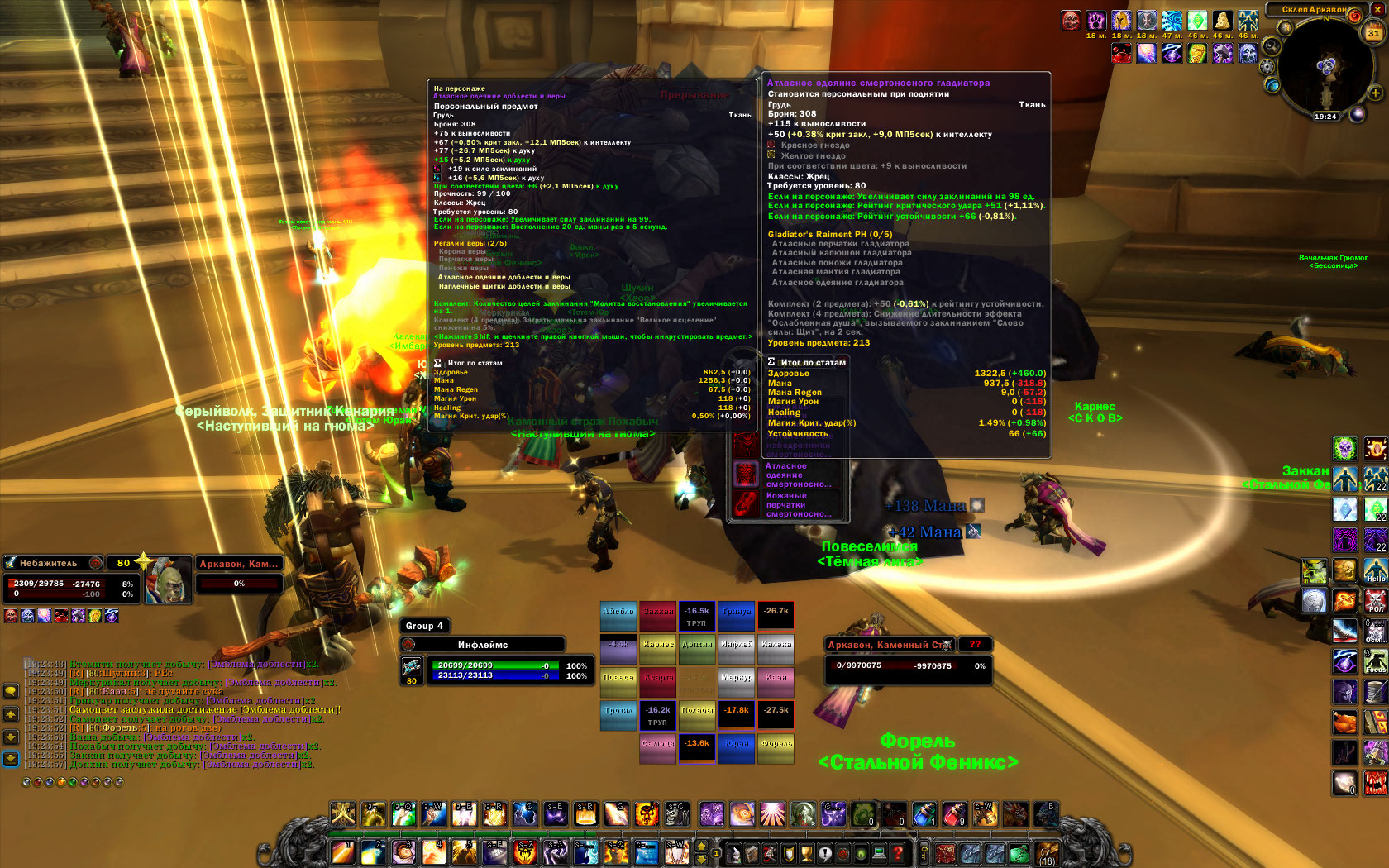This screenshot has width=1389, height=868.
Task: Open the world map globe button
Action: (x=1272, y=85)
